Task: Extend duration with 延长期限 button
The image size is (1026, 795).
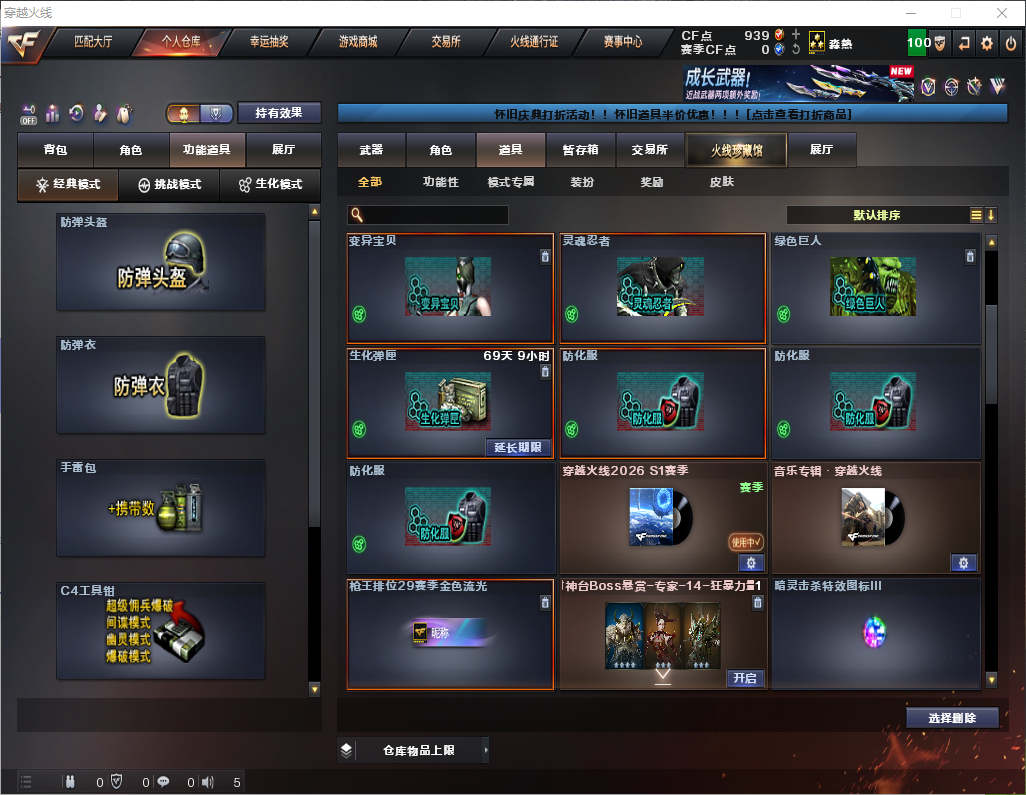Action: pos(517,447)
